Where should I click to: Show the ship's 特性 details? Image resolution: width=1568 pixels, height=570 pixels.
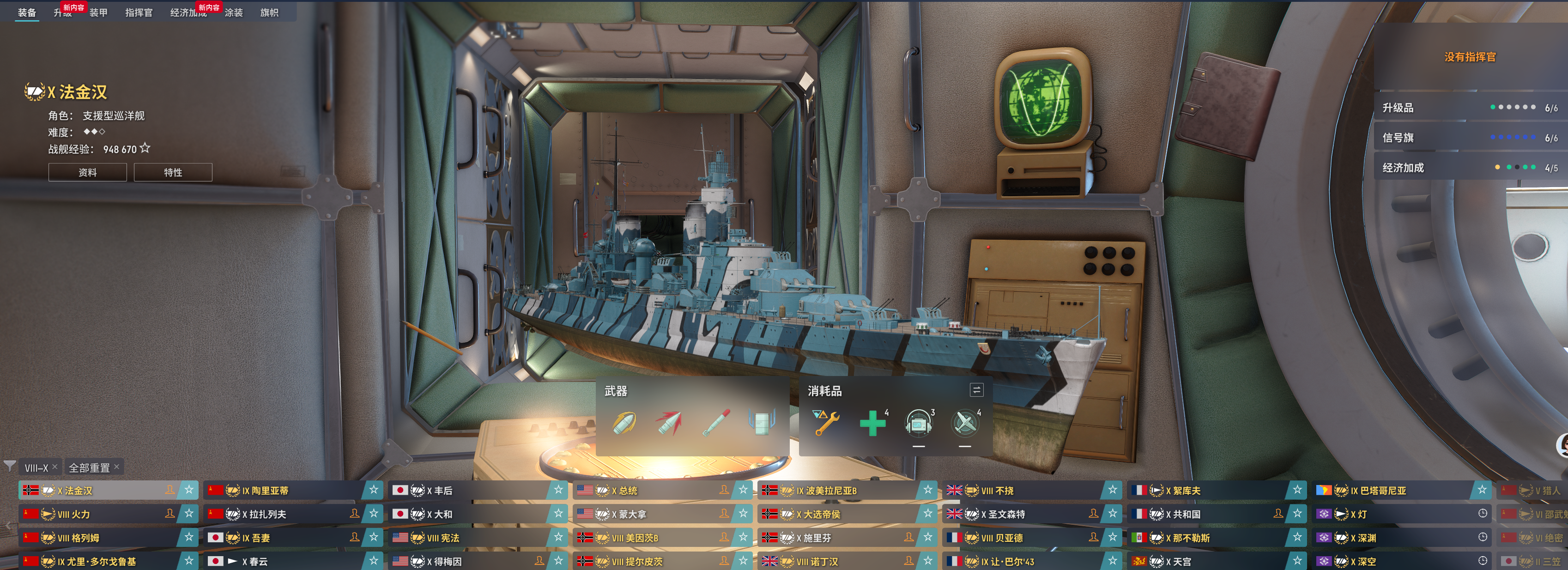173,172
